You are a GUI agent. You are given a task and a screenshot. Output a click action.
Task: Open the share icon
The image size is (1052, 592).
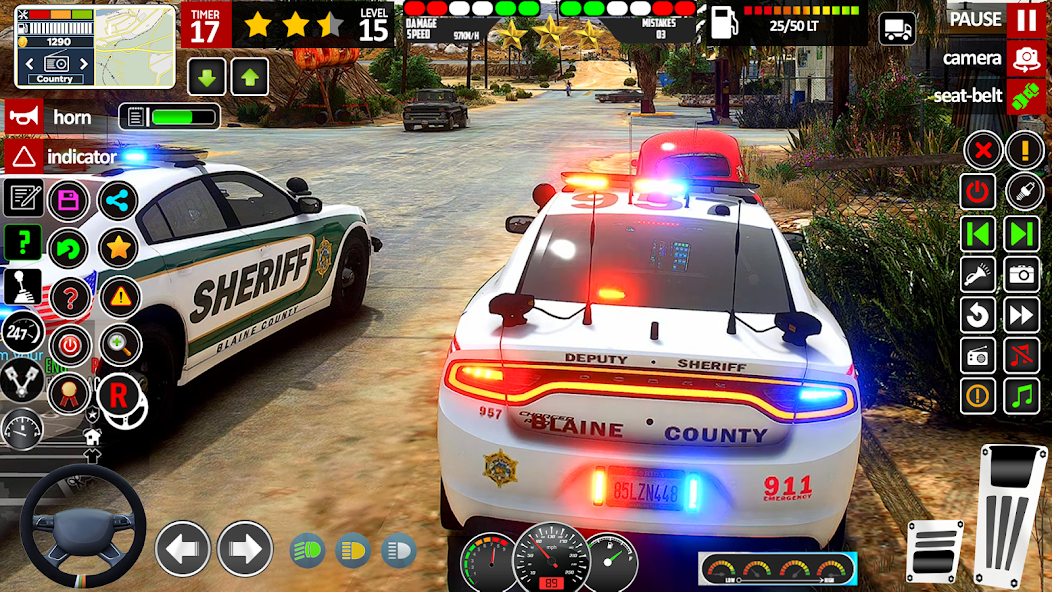pyautogui.click(x=118, y=200)
